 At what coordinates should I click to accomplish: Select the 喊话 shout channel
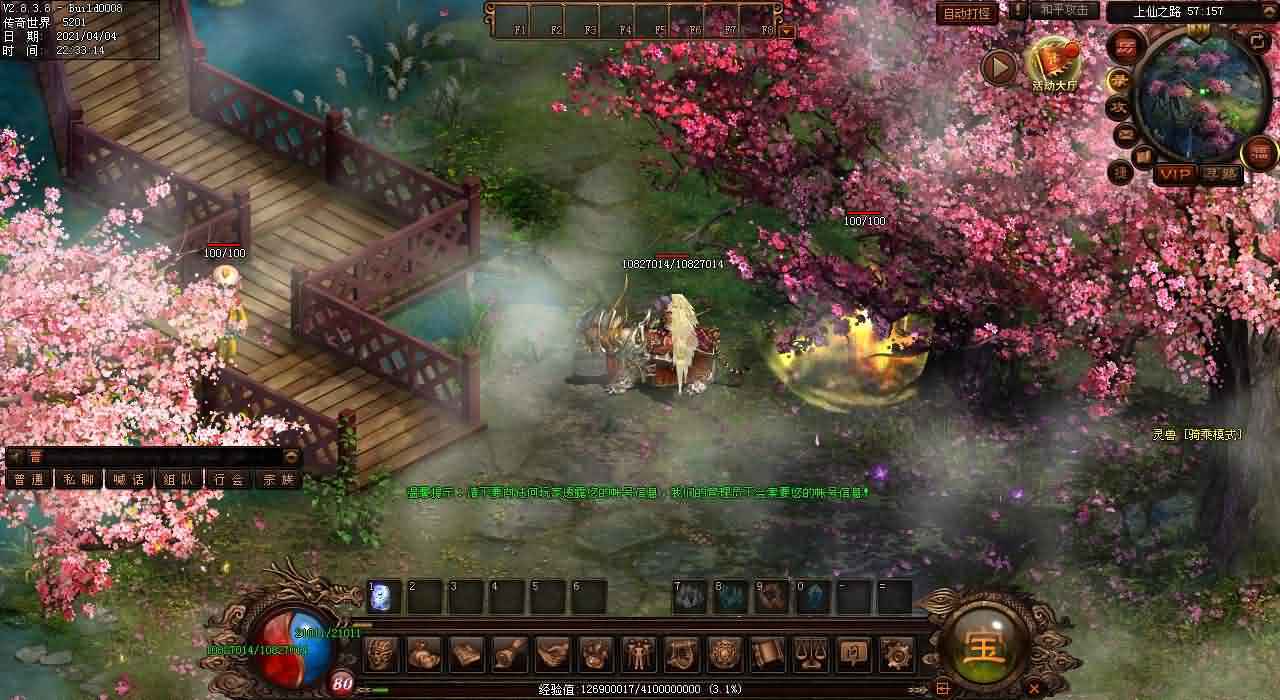(x=128, y=479)
